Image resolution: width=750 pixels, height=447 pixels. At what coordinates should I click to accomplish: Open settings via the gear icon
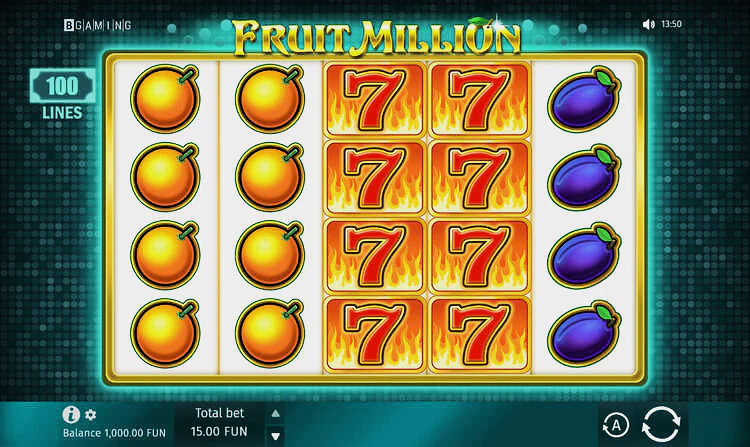click(91, 414)
